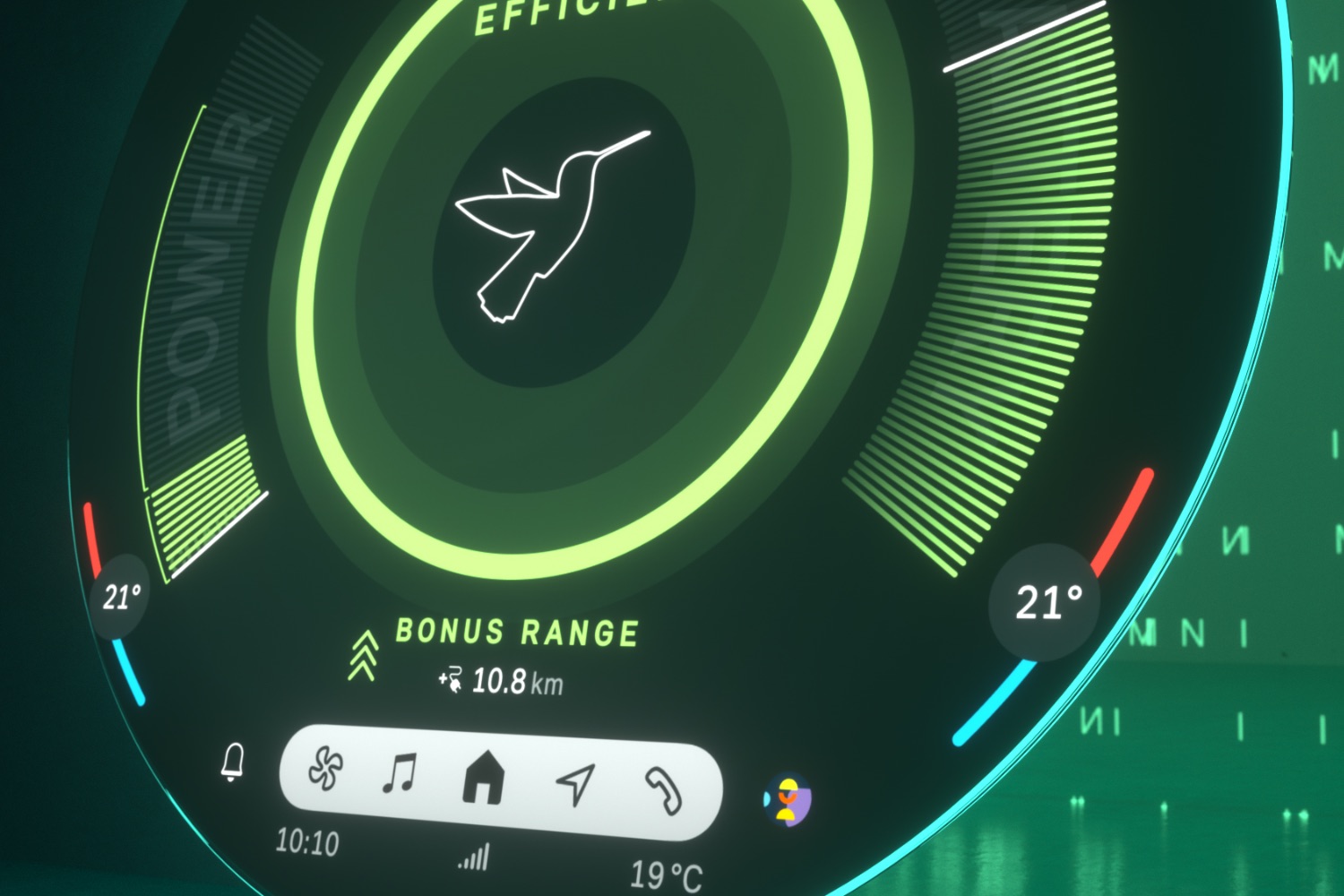Adjust the left 21° temperature knob
Screen dimensions: 1344x896
121,597
